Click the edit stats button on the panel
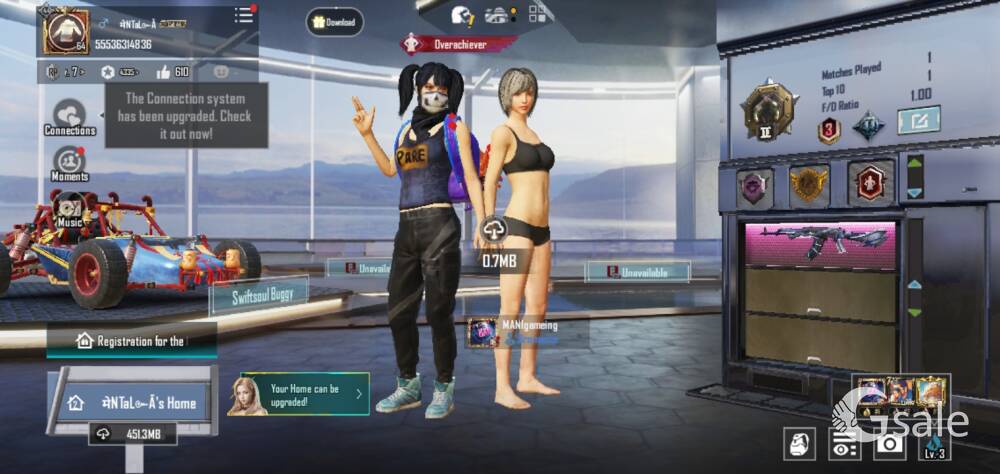The image size is (1000, 474). (x=918, y=121)
